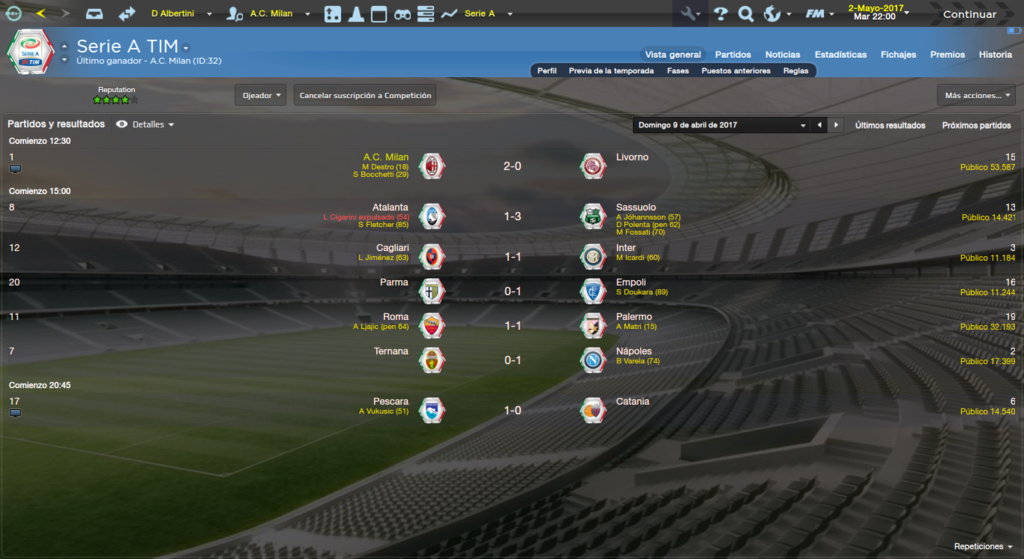This screenshot has height=559, width=1024.
Task: Click the Continuar button
Action: coord(969,14)
